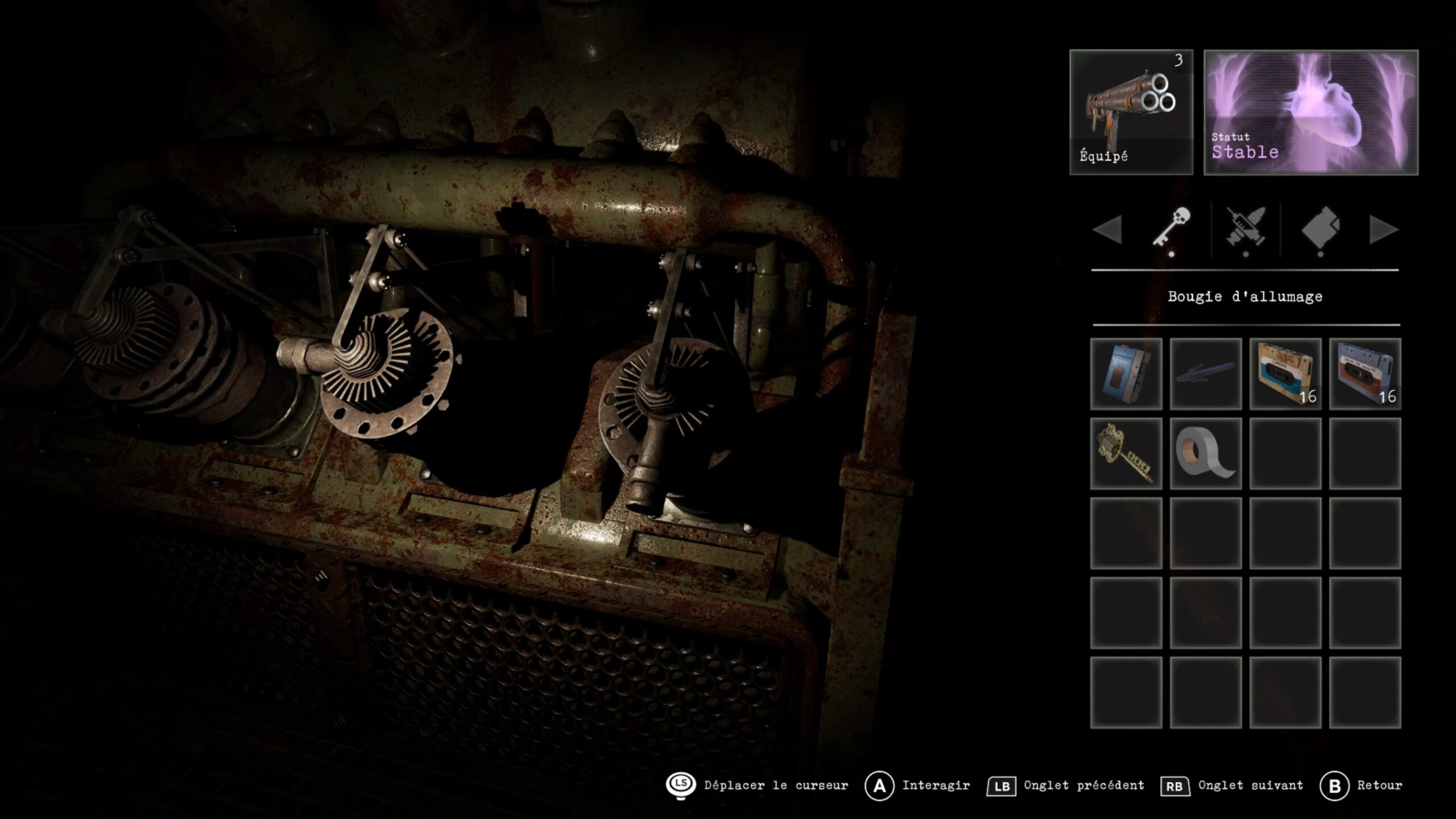
Task: Select the blue cassette player item
Action: click(1126, 374)
